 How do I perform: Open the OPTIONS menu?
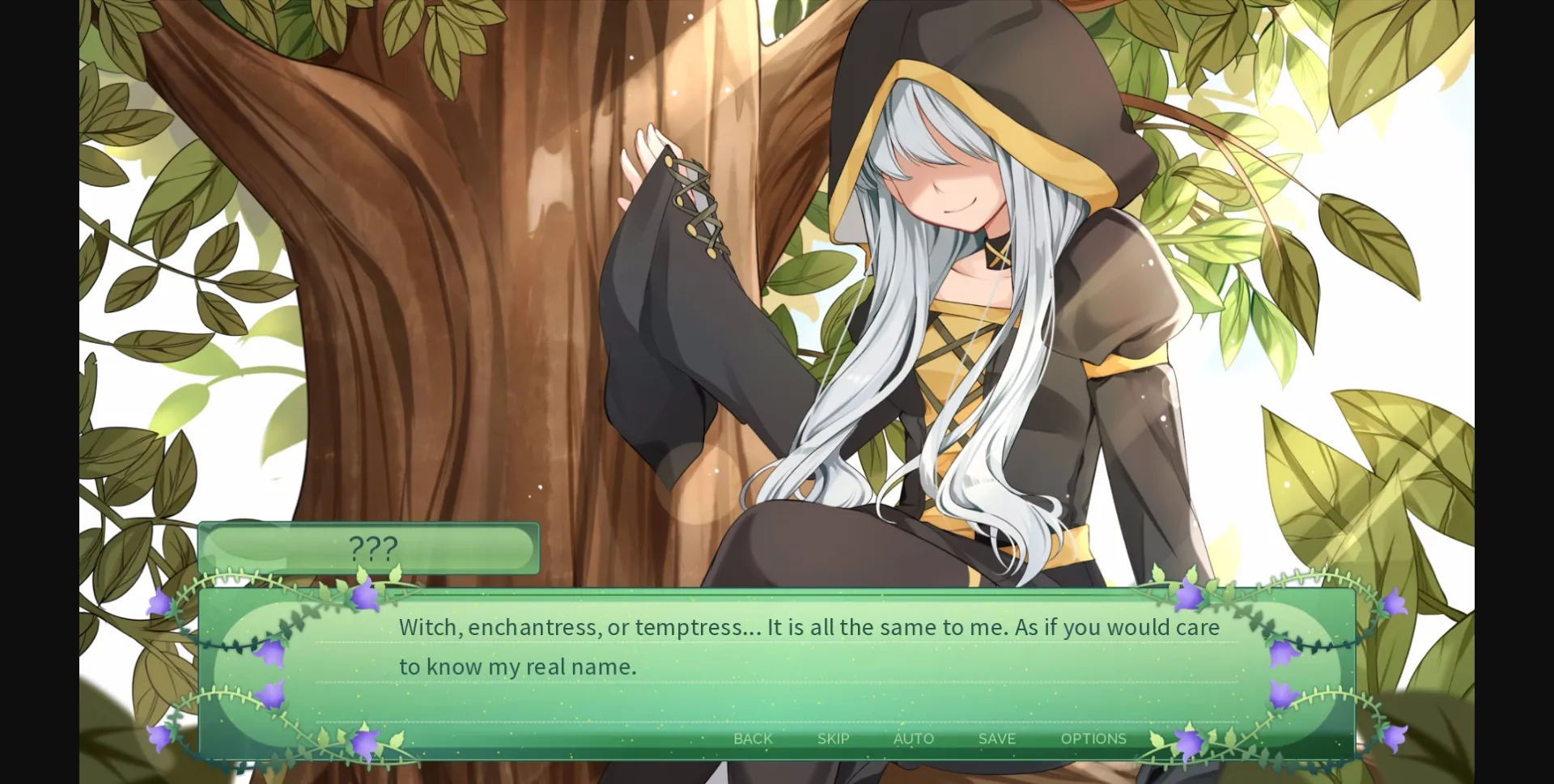coord(1093,739)
